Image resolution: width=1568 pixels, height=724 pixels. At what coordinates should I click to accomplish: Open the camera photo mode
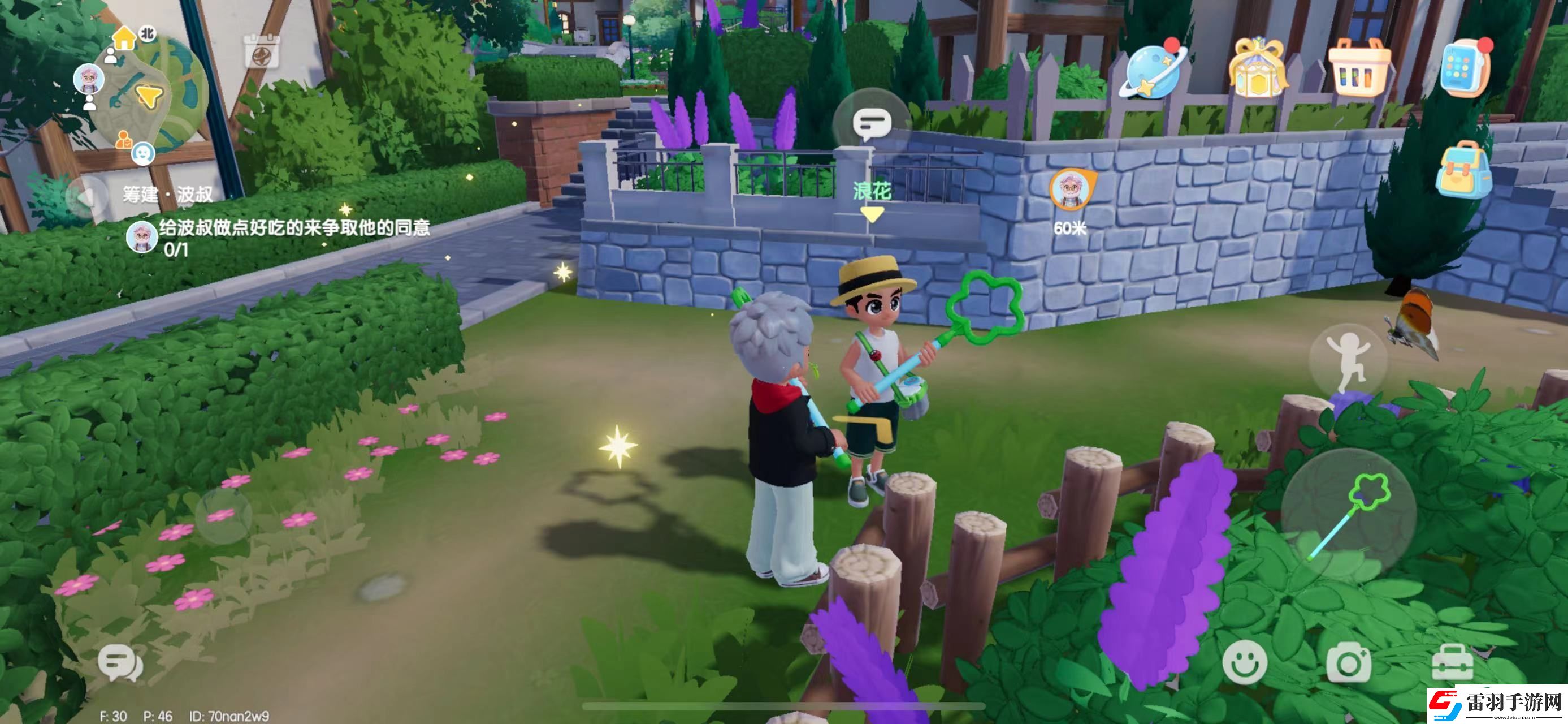pos(1348,663)
